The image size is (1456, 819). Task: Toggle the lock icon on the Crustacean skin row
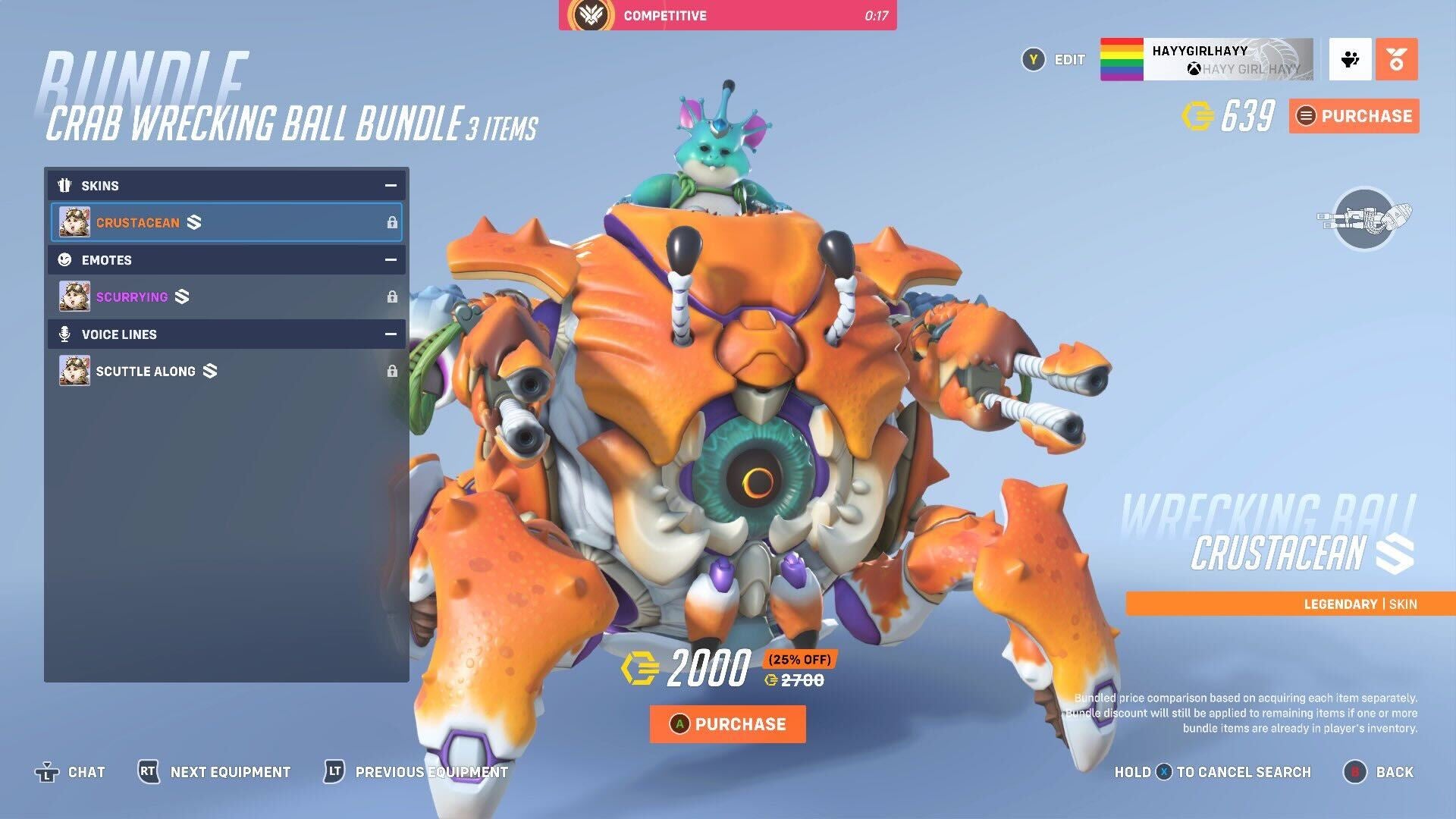[391, 222]
